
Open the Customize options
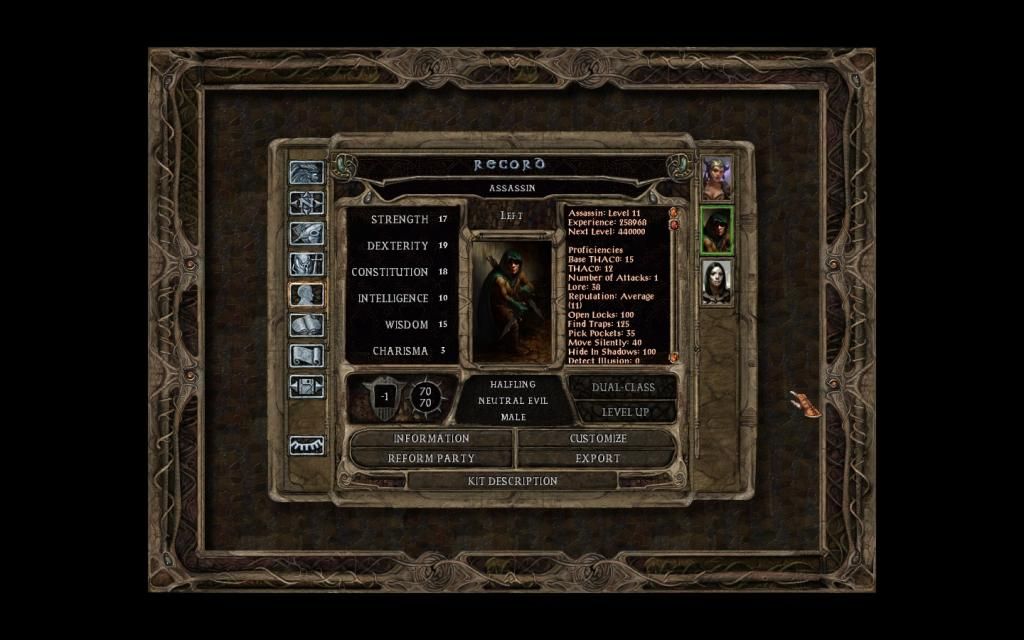pyautogui.click(x=598, y=438)
